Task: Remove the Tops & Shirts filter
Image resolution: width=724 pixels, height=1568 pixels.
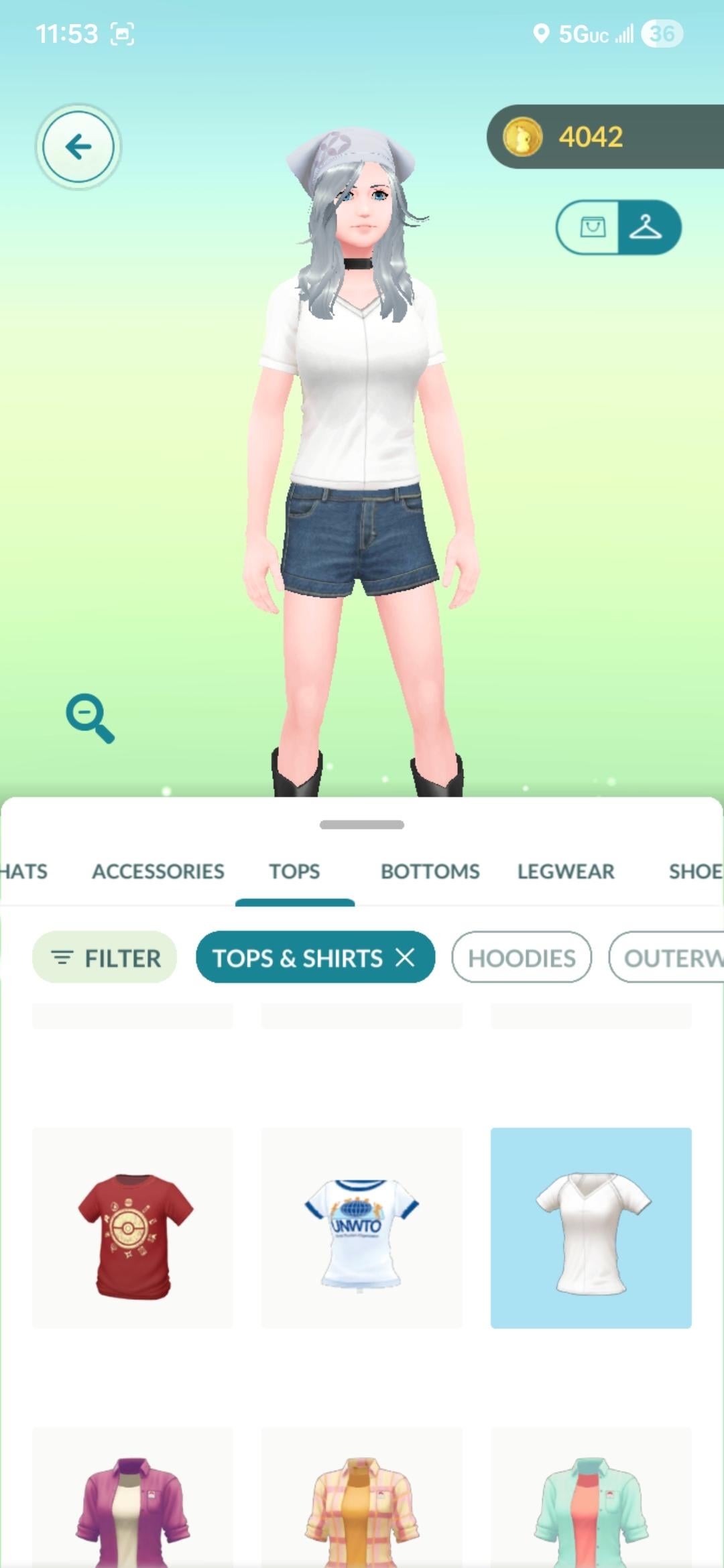Action: pyautogui.click(x=405, y=958)
